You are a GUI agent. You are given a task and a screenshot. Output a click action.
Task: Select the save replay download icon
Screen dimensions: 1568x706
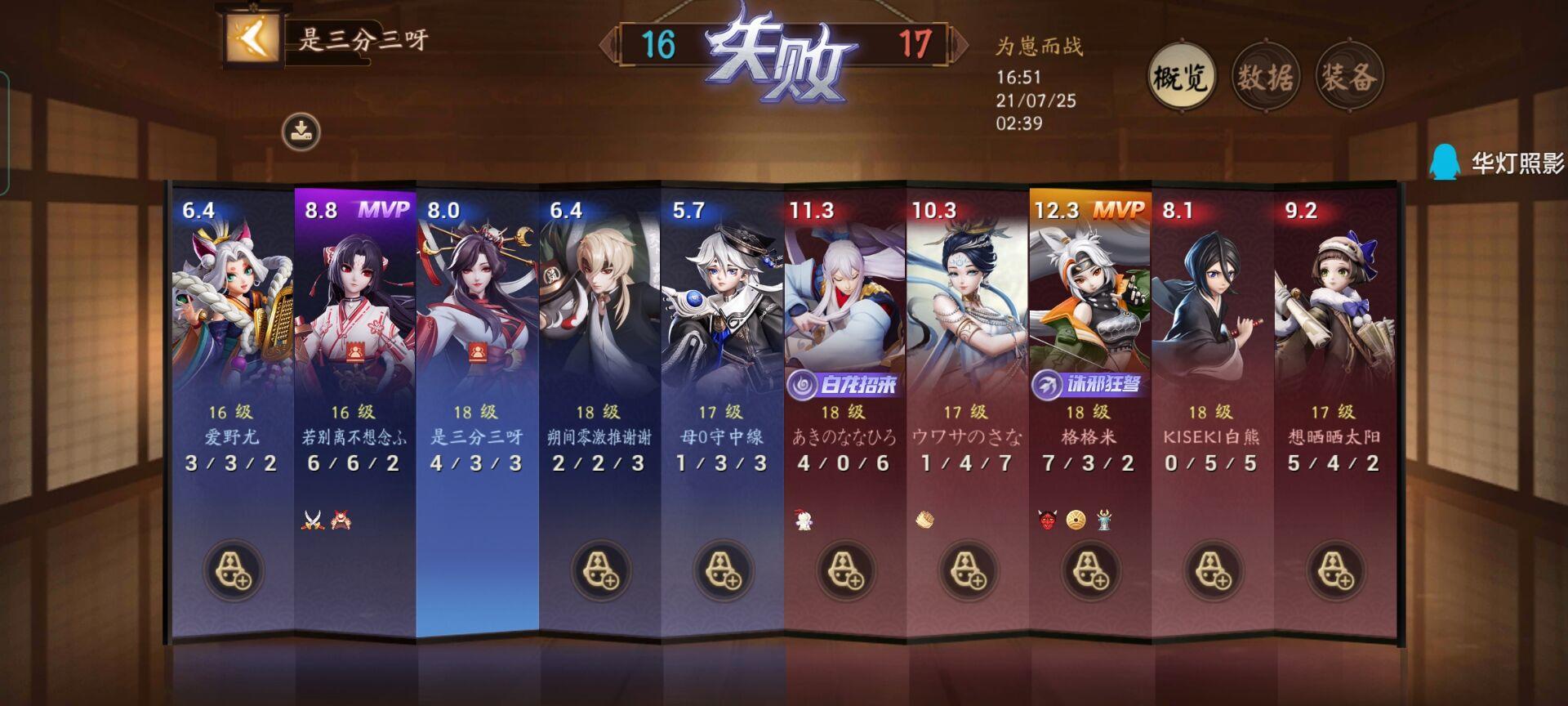pos(302,131)
